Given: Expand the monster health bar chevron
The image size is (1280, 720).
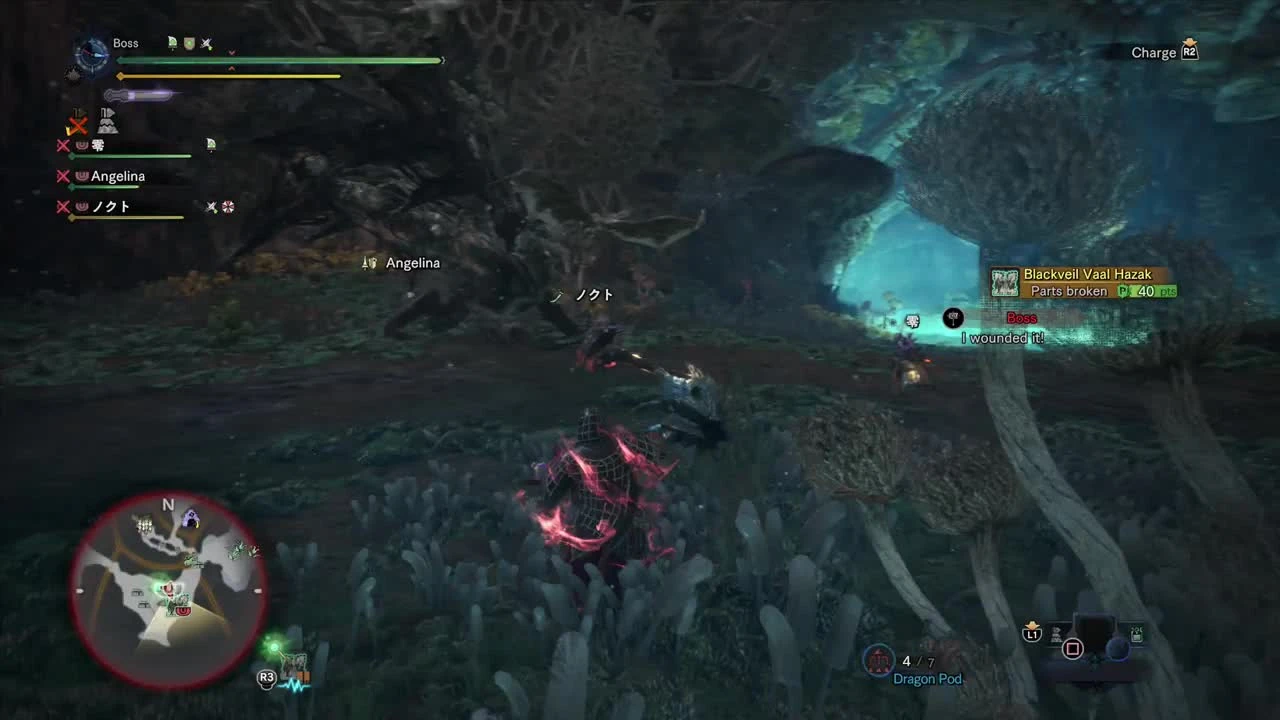Looking at the screenshot, I should click(230, 52).
